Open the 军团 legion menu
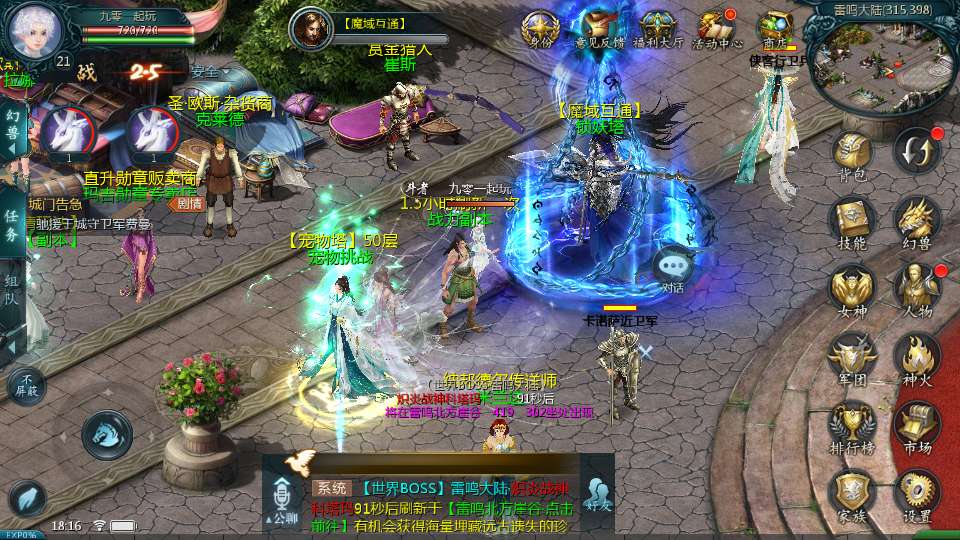The width and height of the screenshot is (960, 540). (x=852, y=355)
